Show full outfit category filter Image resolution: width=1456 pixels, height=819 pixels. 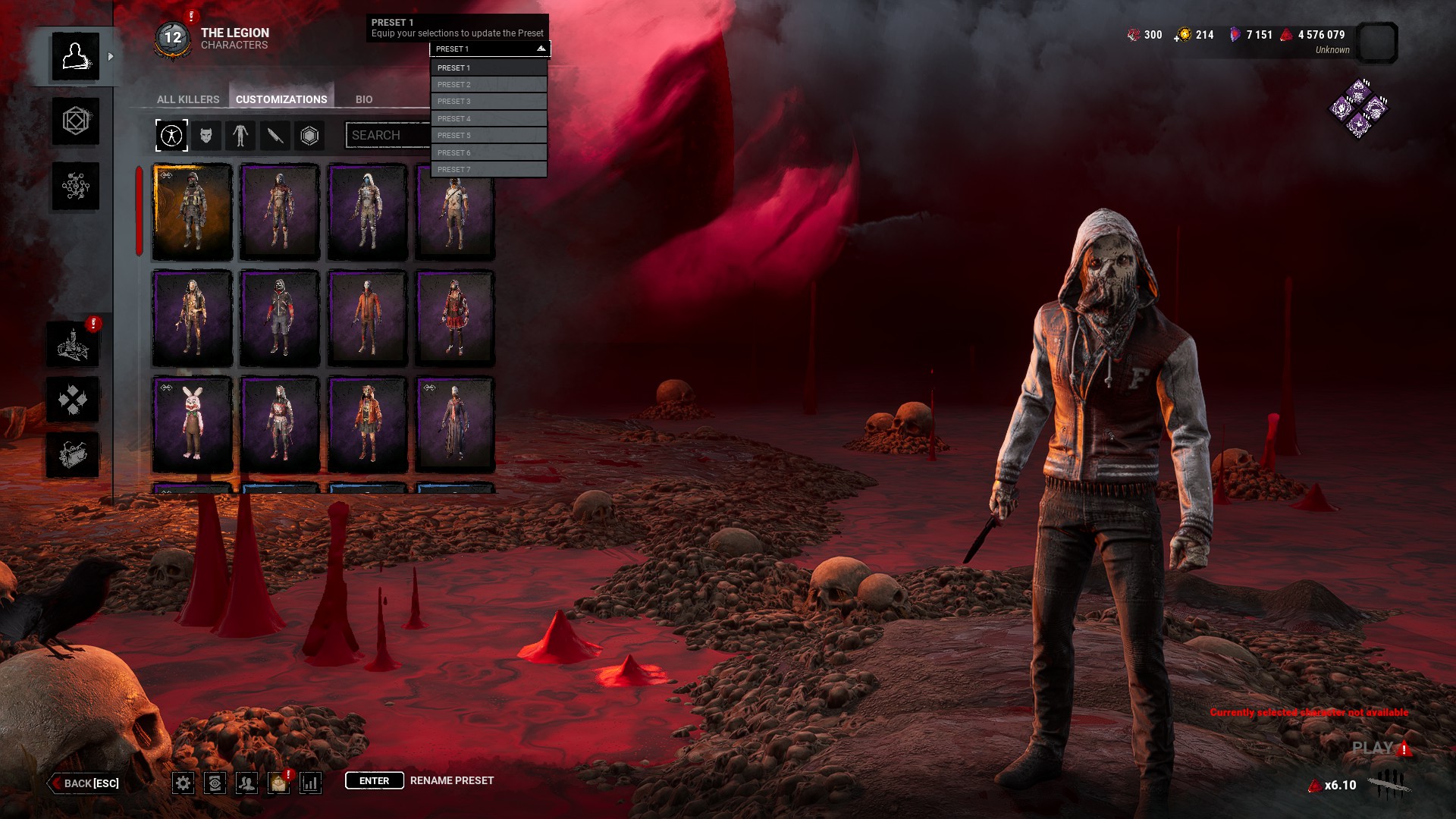click(171, 136)
